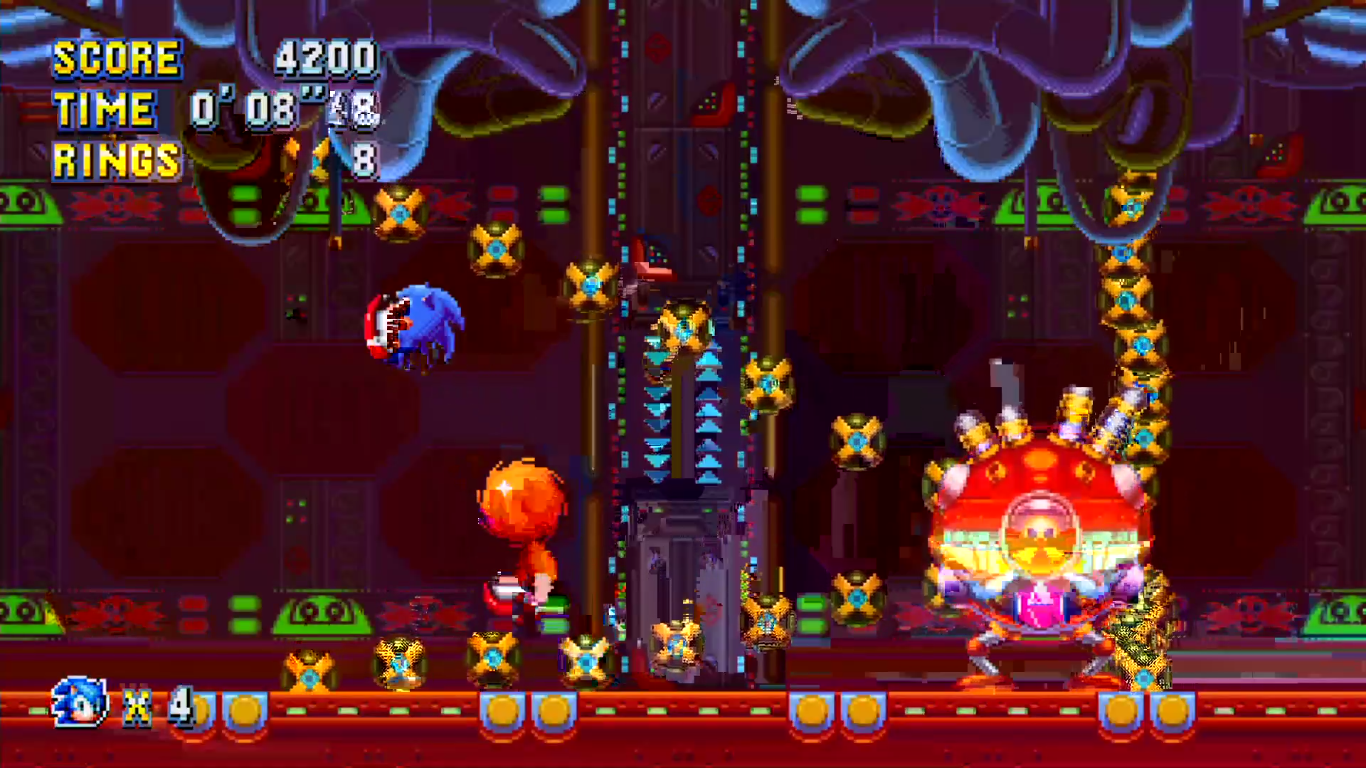1366x768 pixels.
Task: Select the SCORE label in the HUD
Action: tap(116, 59)
